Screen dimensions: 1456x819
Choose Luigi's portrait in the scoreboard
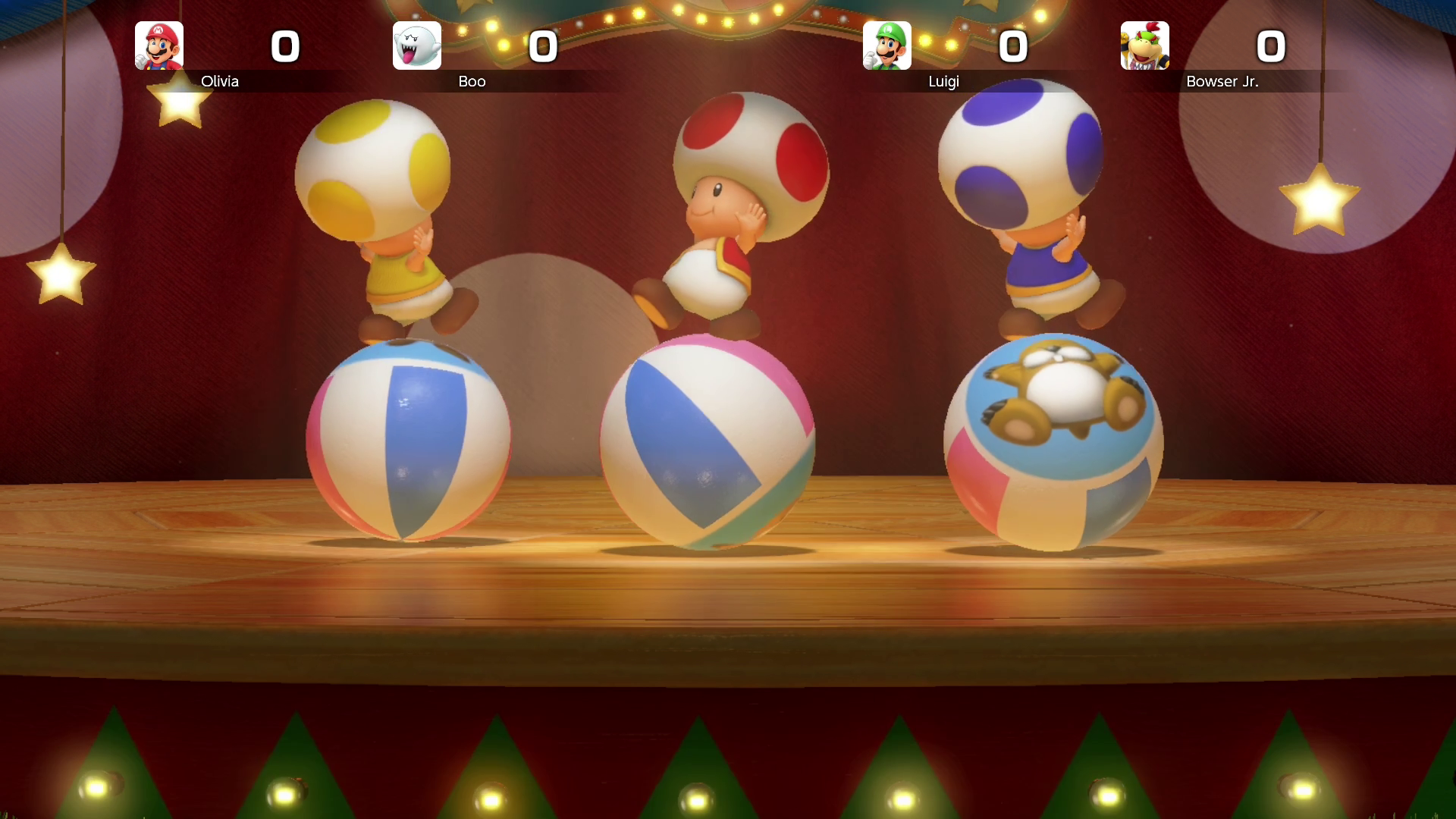pyautogui.click(x=886, y=45)
